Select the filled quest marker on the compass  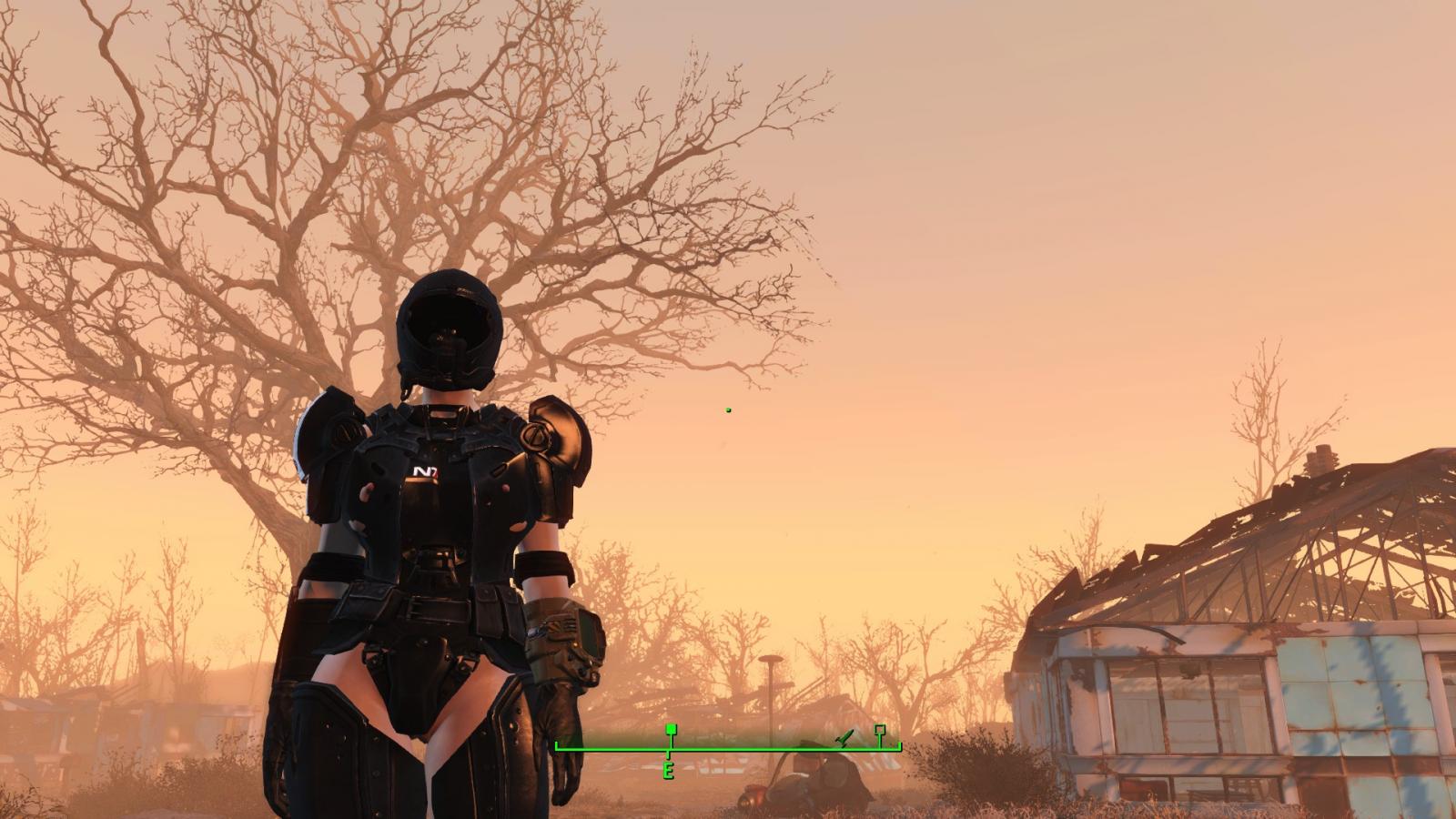click(x=671, y=731)
